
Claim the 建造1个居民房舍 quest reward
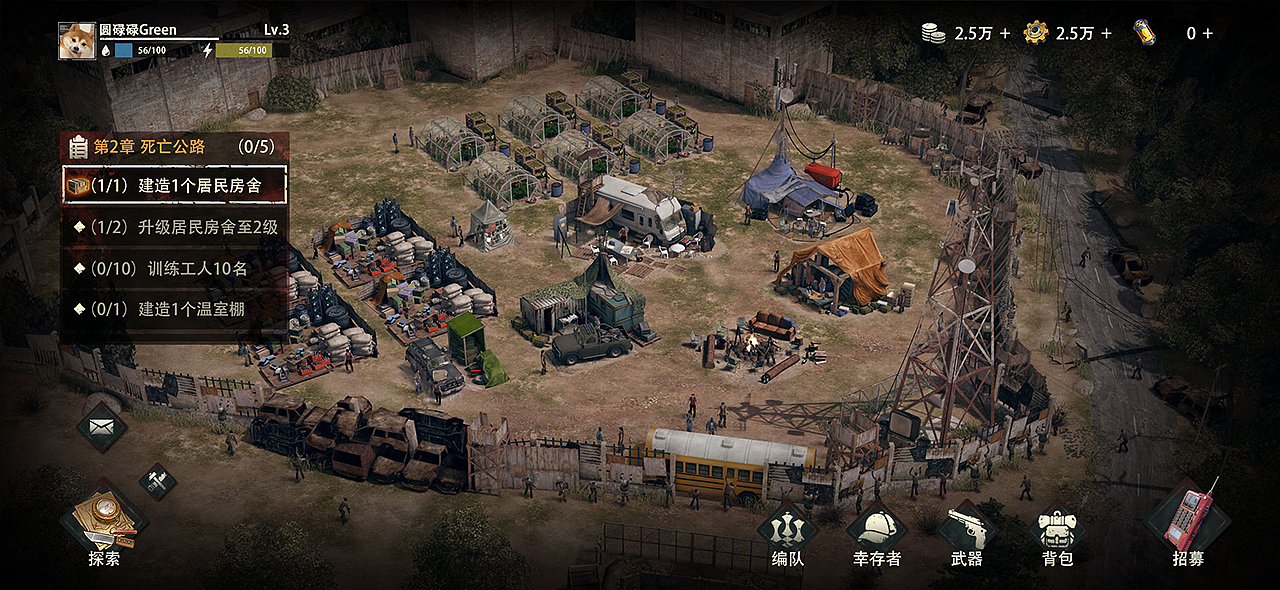(175, 186)
